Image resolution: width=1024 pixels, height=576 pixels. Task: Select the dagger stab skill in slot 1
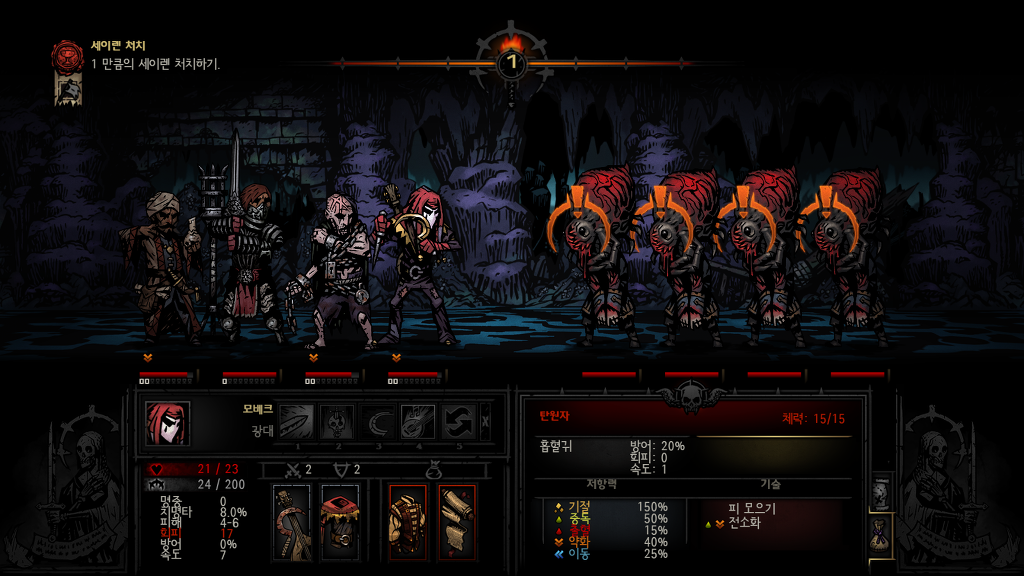point(296,421)
